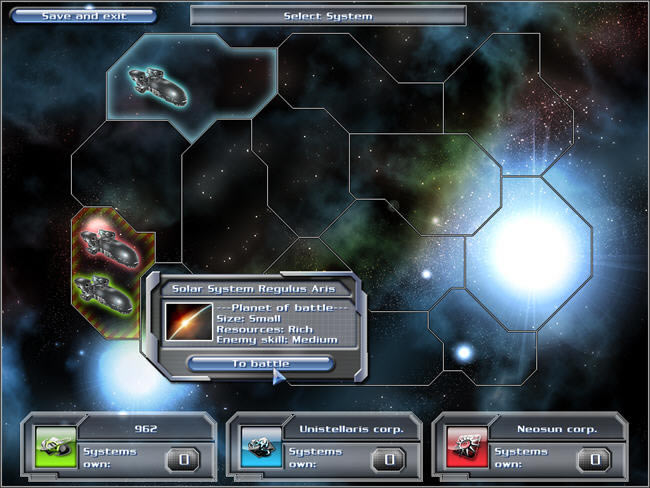Click the Save and exit button

point(84,16)
